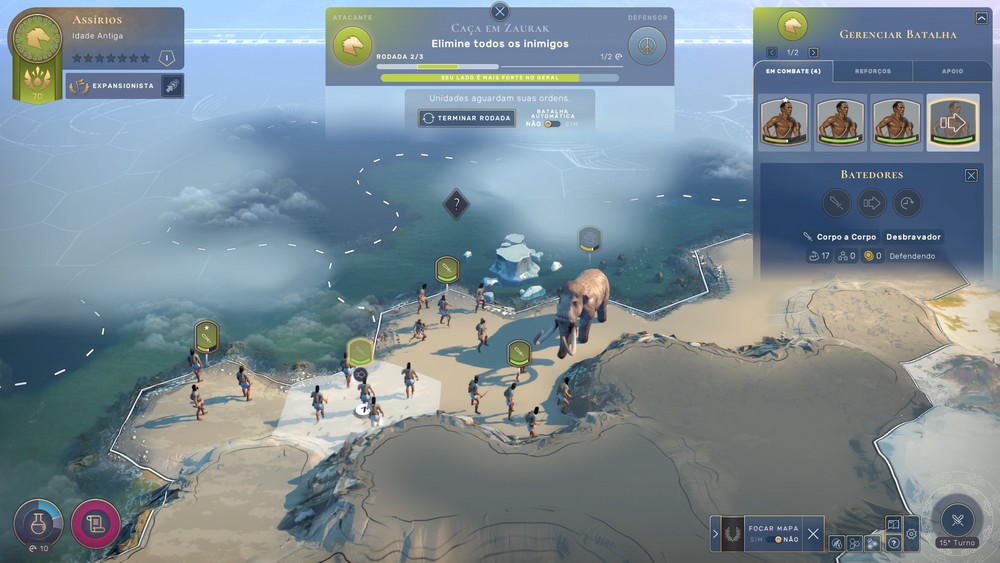Open the pink civics scroll button
The width and height of the screenshot is (1000, 563).
(x=96, y=523)
